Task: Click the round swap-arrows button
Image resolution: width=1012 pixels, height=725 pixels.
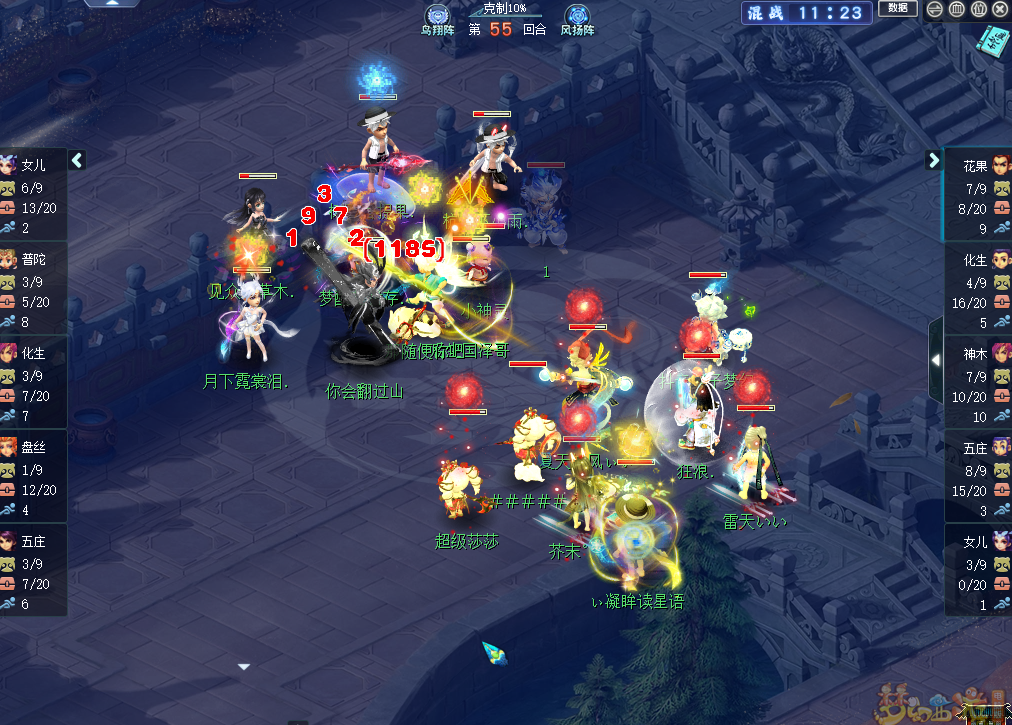Action: [x=934, y=9]
